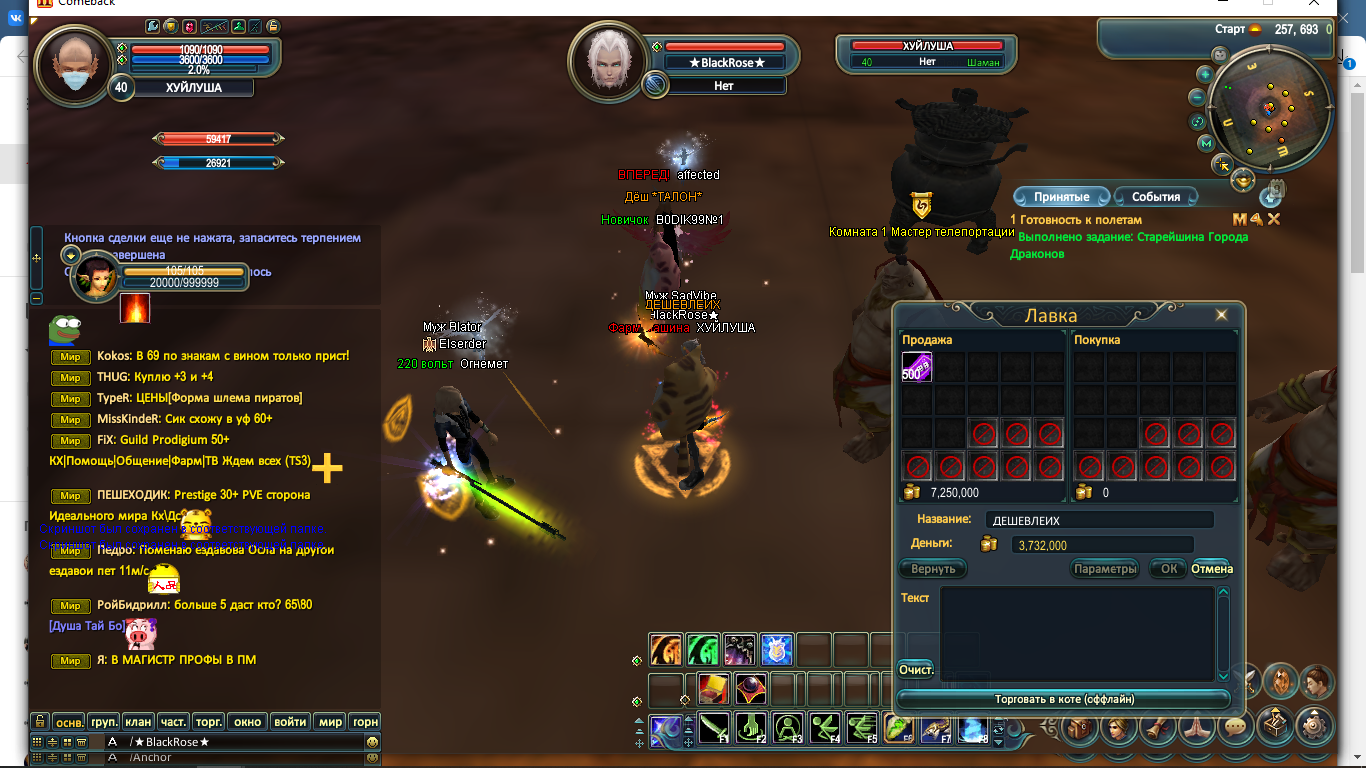Click the Вернуть button
This screenshot has width=1366, height=768.
tap(933, 569)
